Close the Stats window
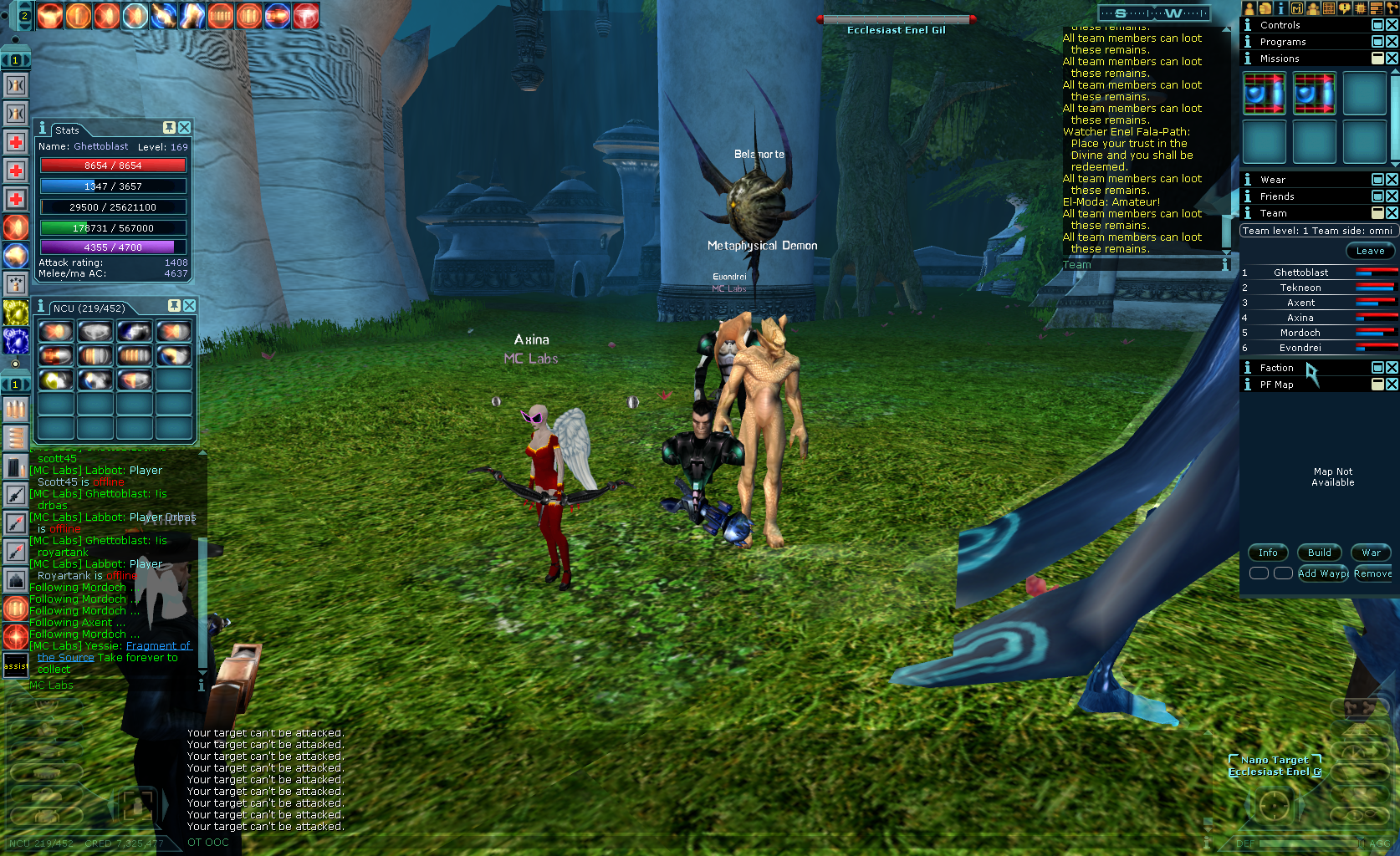 [185, 128]
